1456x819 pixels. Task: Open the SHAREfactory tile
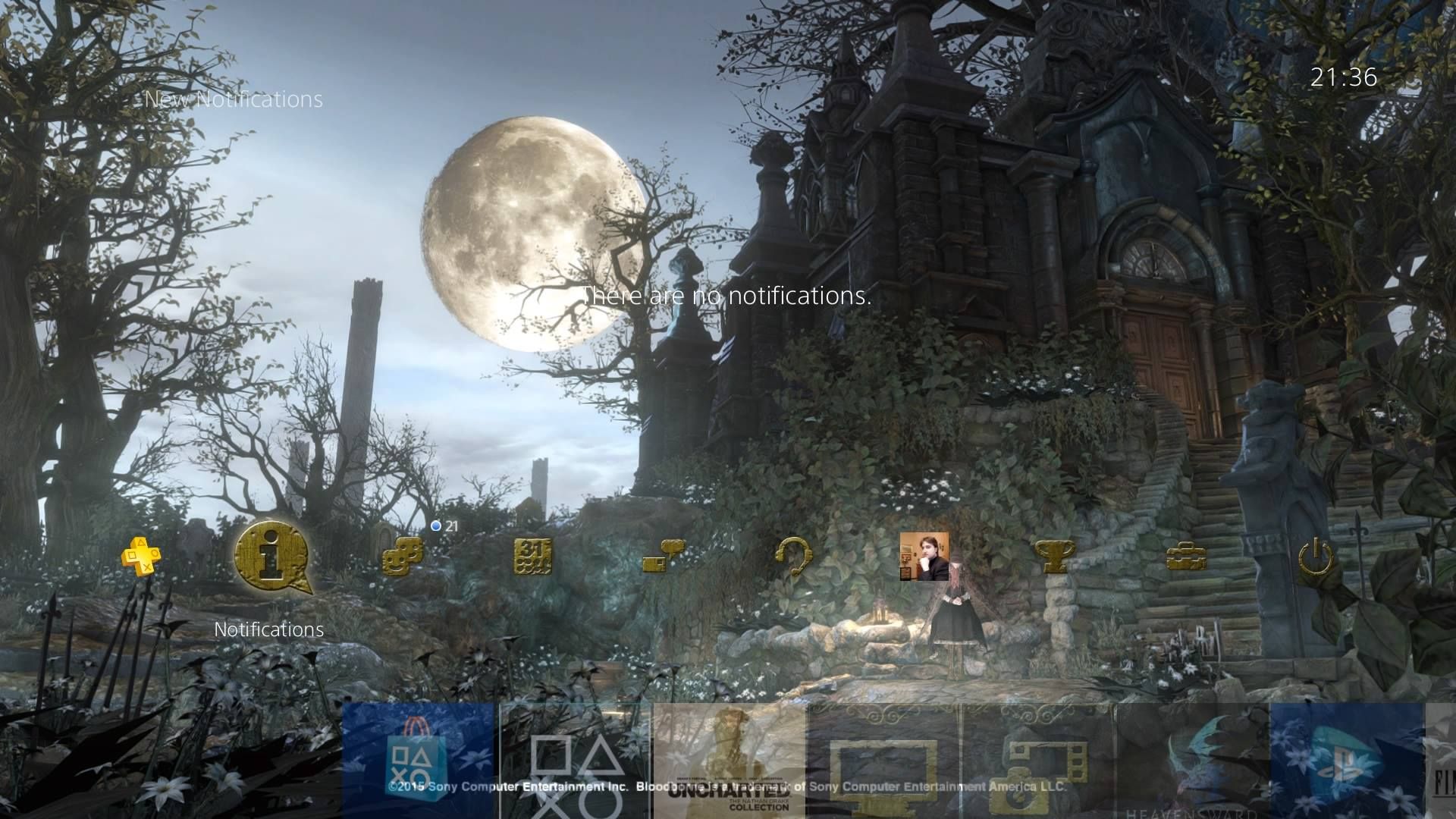1039,766
